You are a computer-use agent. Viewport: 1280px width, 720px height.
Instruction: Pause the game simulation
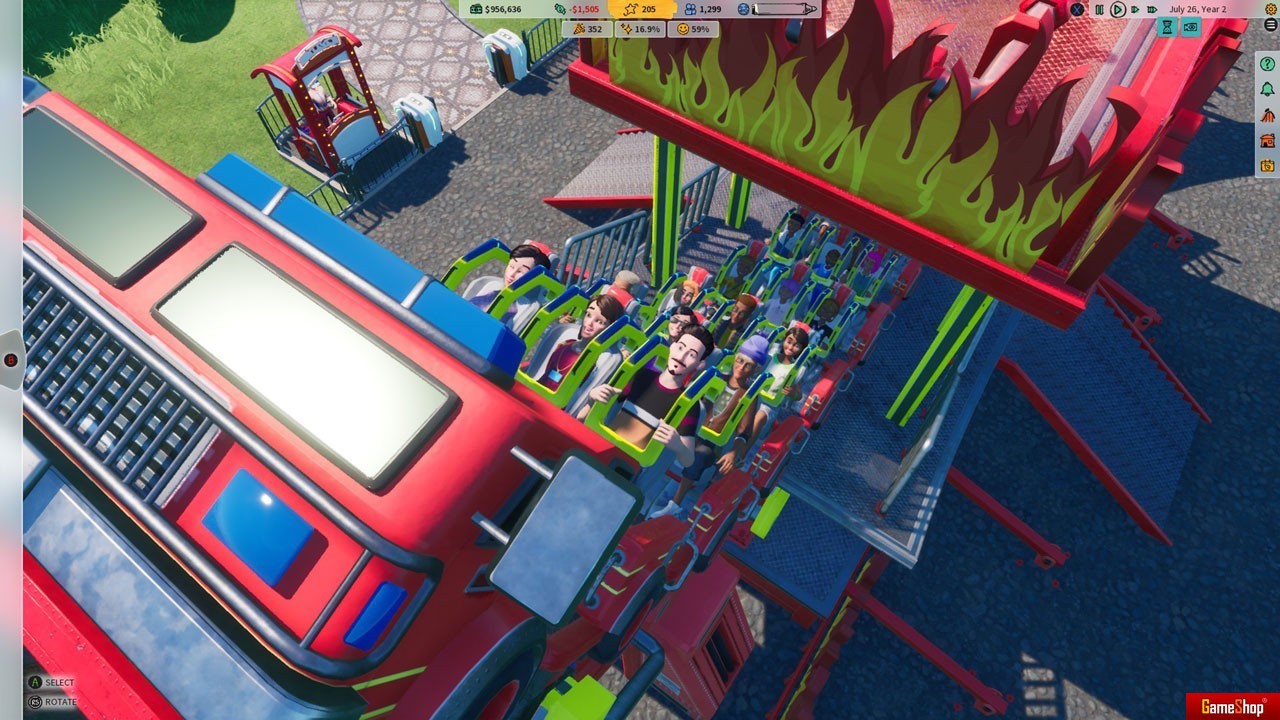click(1099, 9)
